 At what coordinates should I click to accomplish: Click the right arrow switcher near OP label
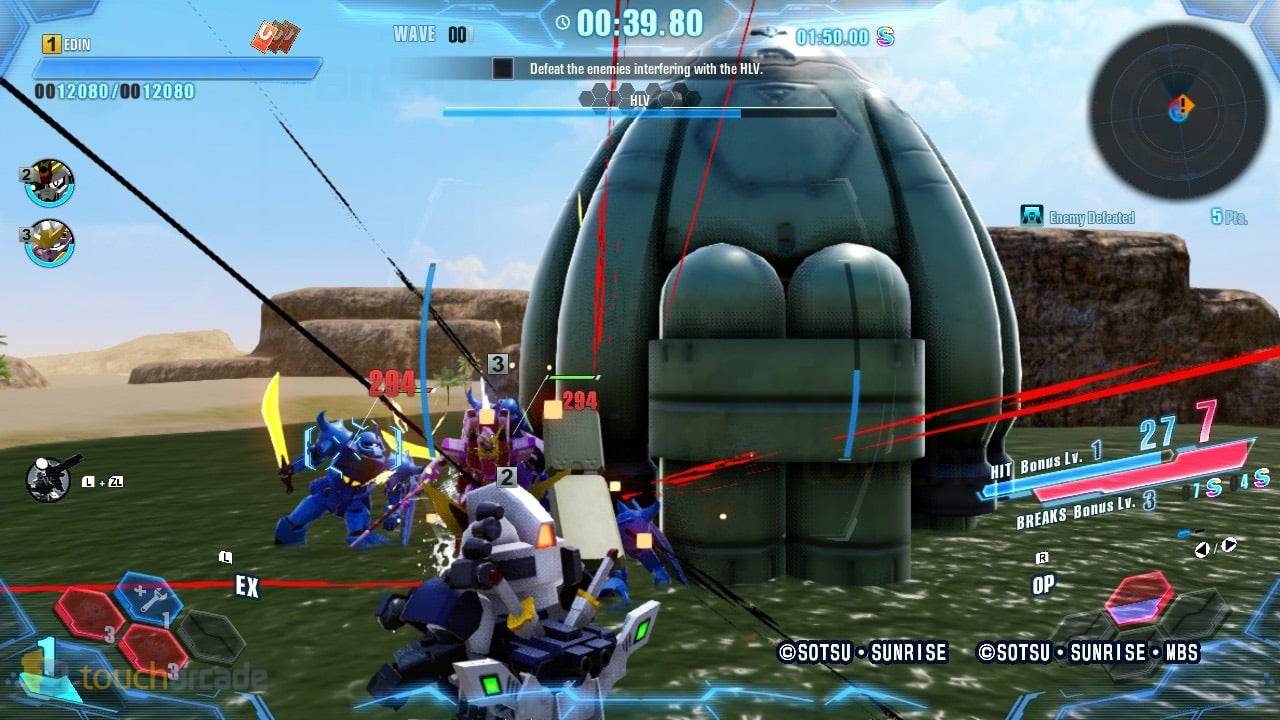1231,545
